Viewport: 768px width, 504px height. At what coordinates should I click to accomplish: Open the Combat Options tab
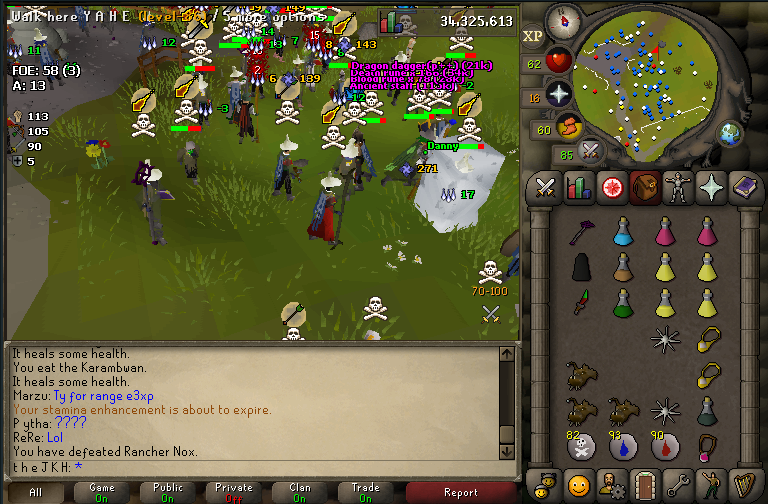pos(545,187)
